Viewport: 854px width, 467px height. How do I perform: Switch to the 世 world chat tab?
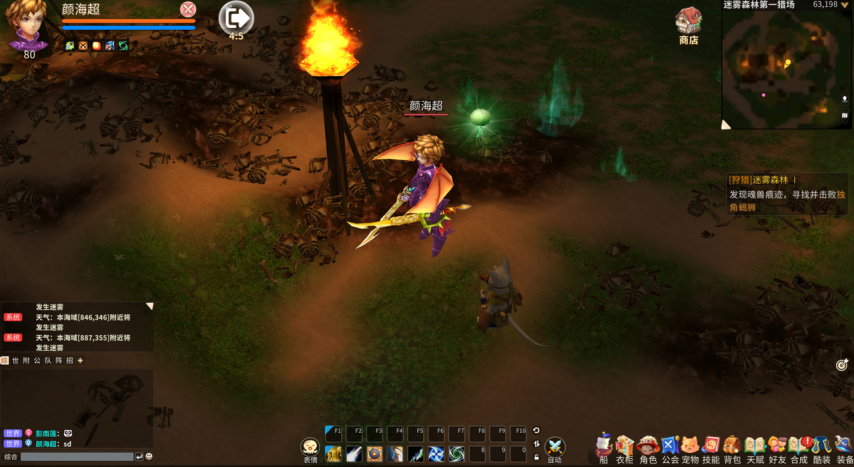click(14, 360)
